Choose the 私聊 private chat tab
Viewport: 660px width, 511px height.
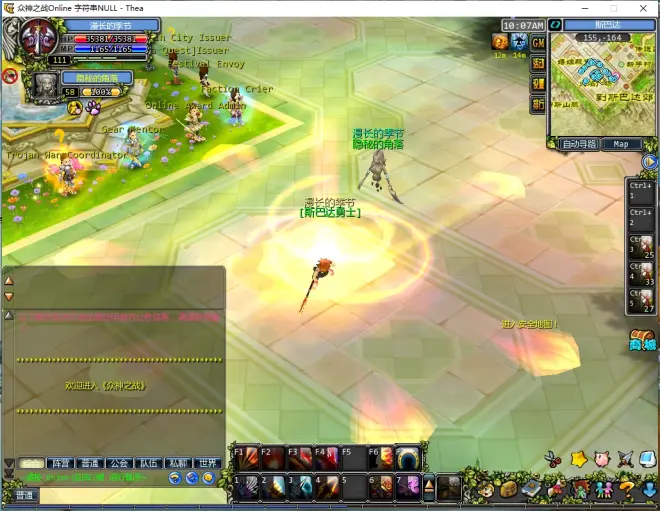(x=178, y=463)
